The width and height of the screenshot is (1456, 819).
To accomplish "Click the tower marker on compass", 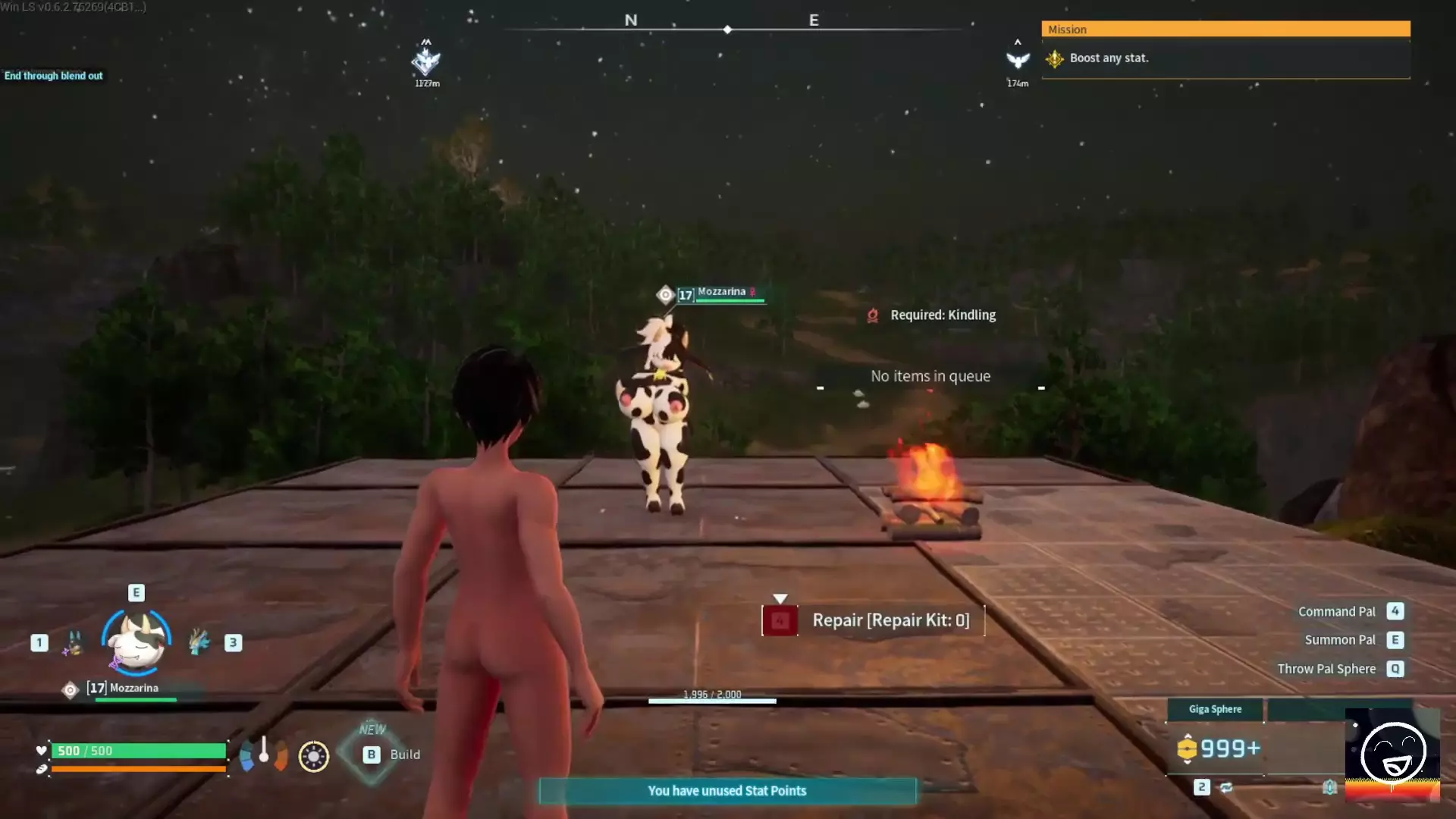I will tap(426, 61).
